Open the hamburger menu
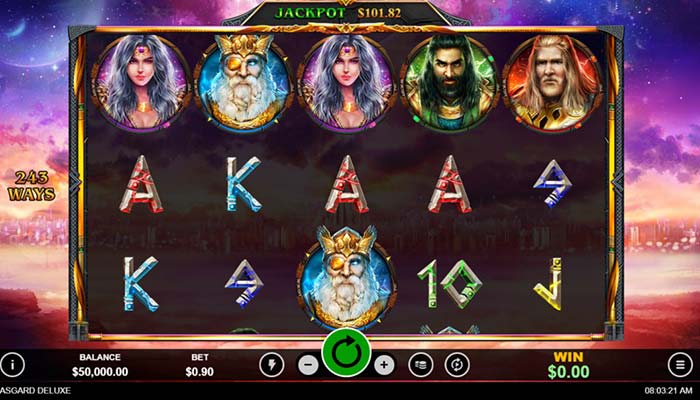 point(680,365)
